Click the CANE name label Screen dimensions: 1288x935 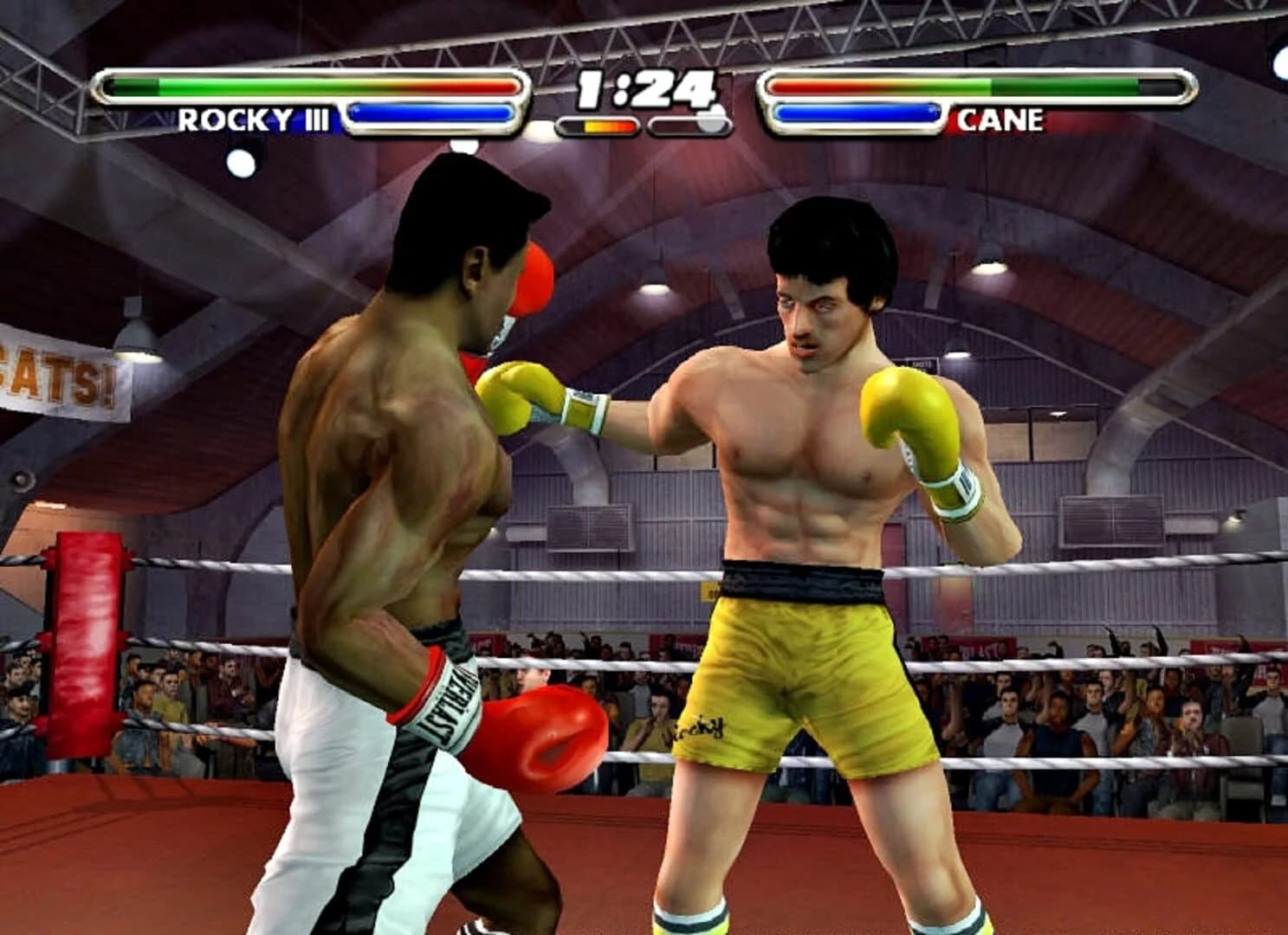1000,121
